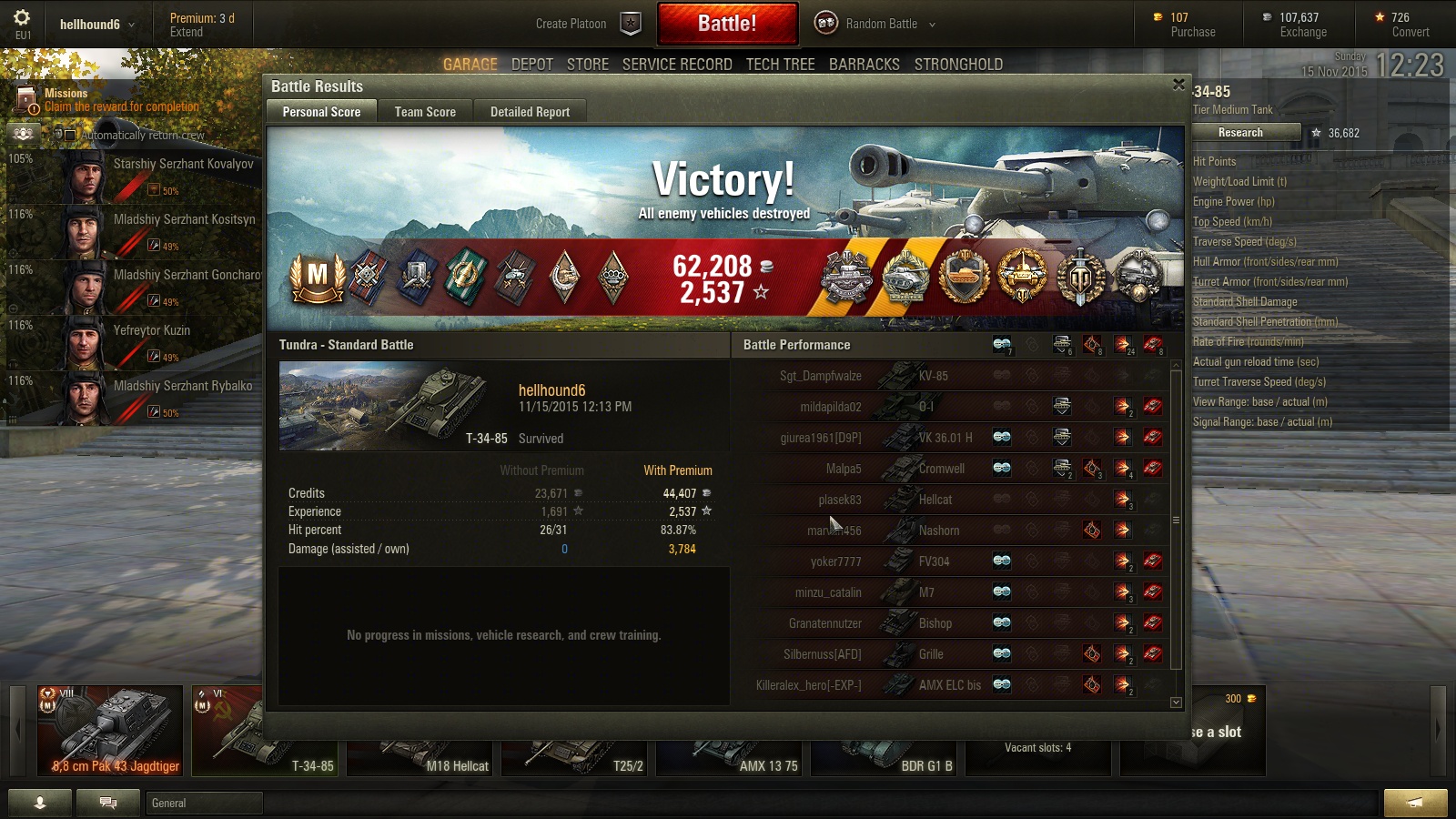1456x819 pixels.
Task: Go to the Tech Tree screen
Action: click(780, 65)
